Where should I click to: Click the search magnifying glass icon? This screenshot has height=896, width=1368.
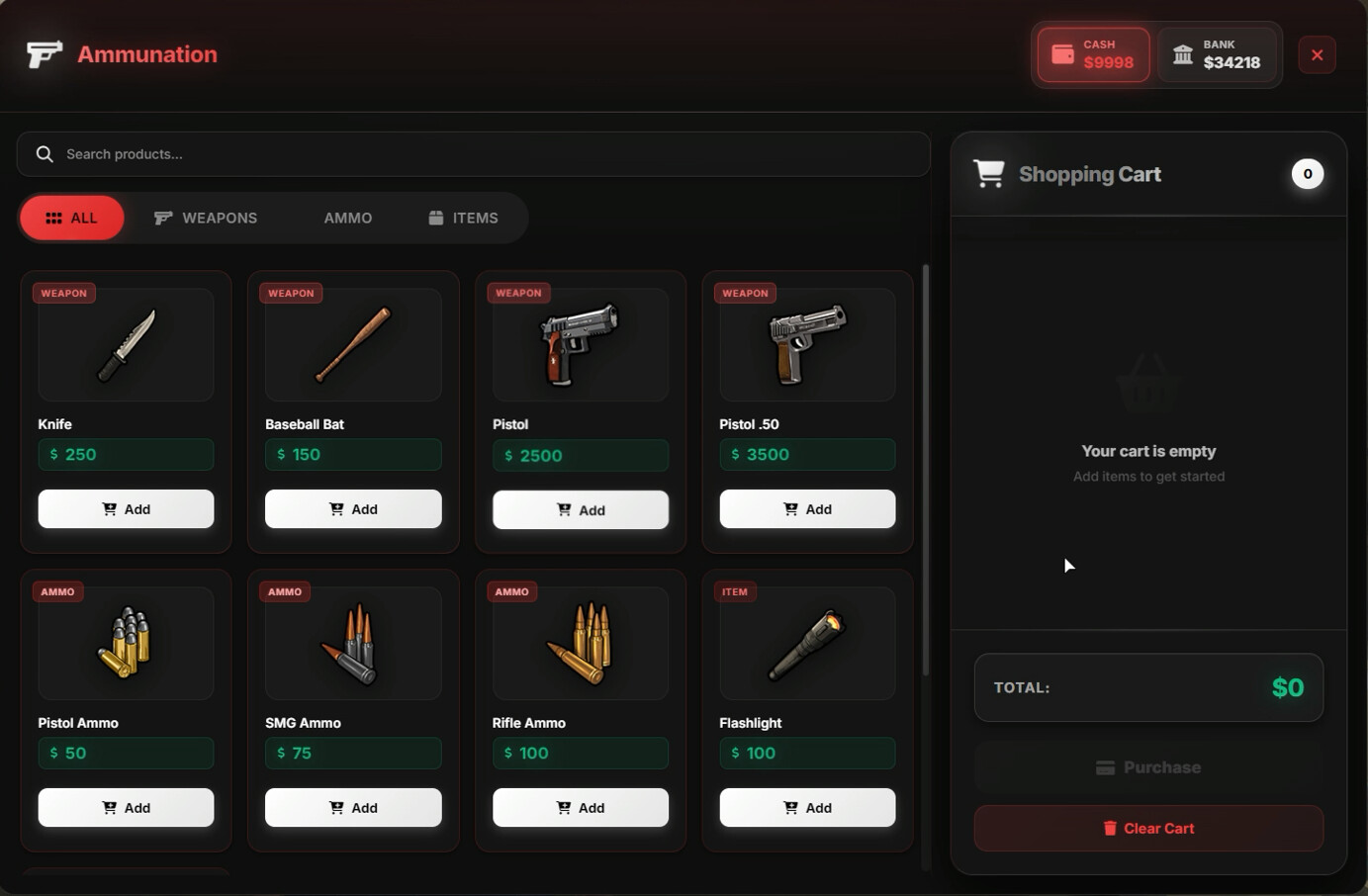point(45,153)
